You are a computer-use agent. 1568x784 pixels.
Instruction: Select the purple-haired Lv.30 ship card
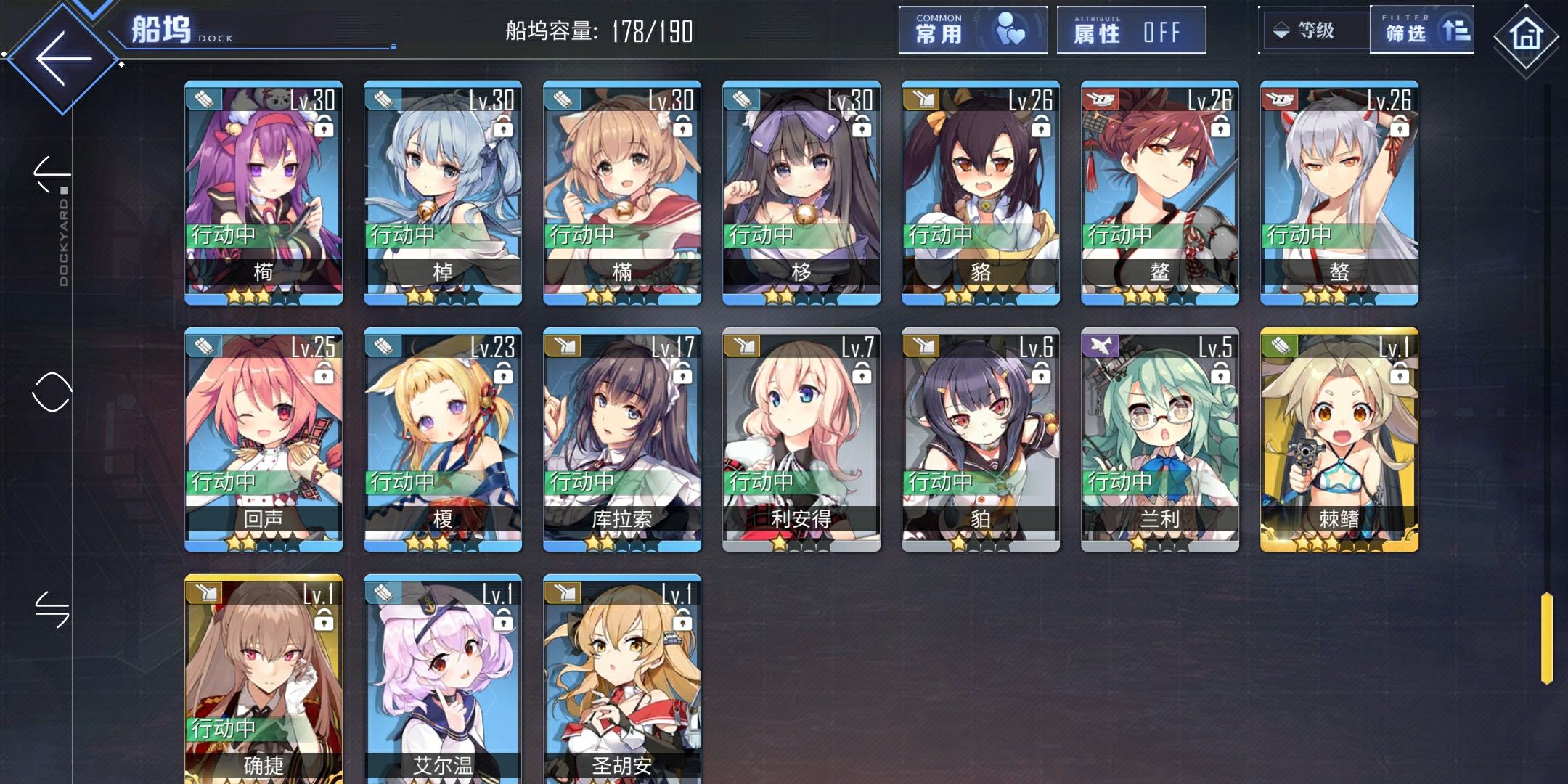264,193
